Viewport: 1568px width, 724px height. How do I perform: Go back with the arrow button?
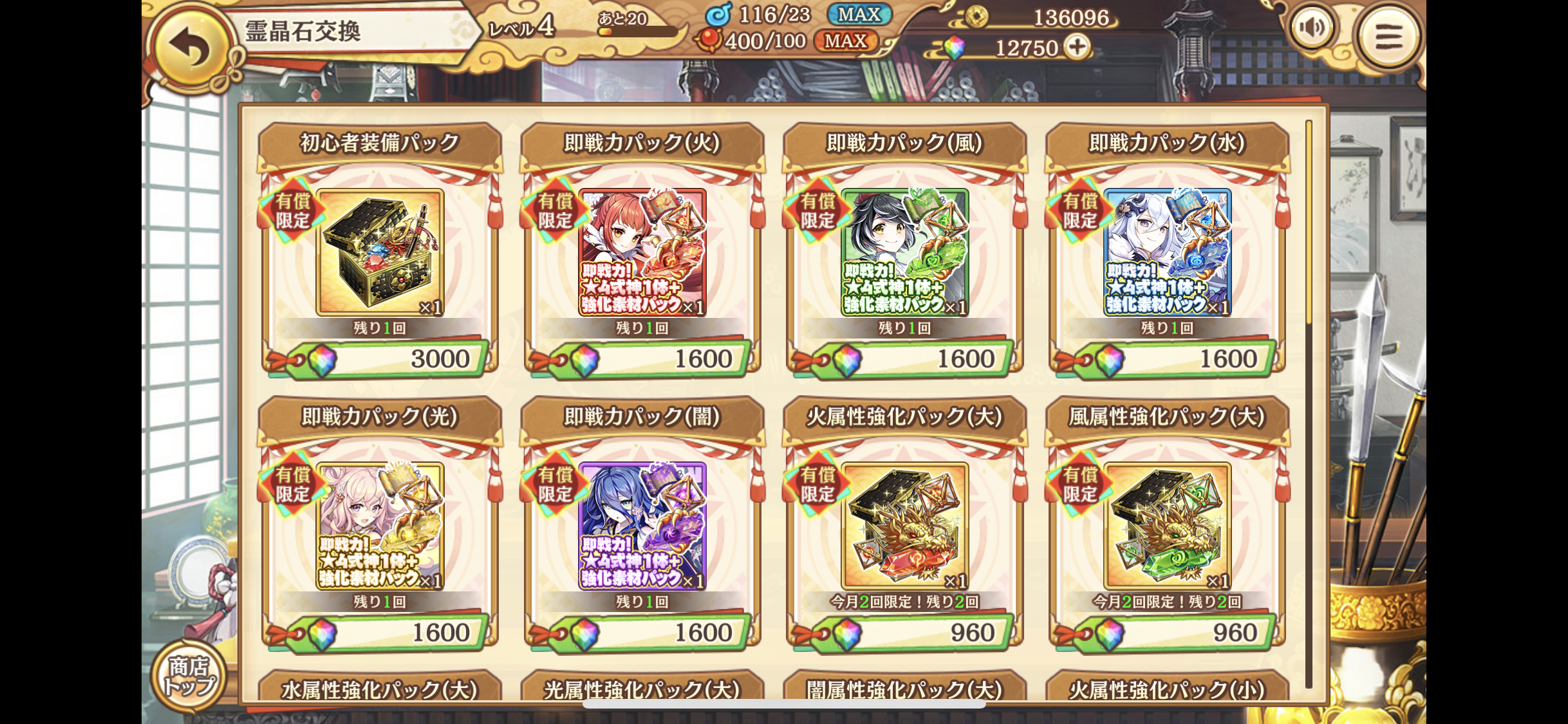(x=191, y=46)
